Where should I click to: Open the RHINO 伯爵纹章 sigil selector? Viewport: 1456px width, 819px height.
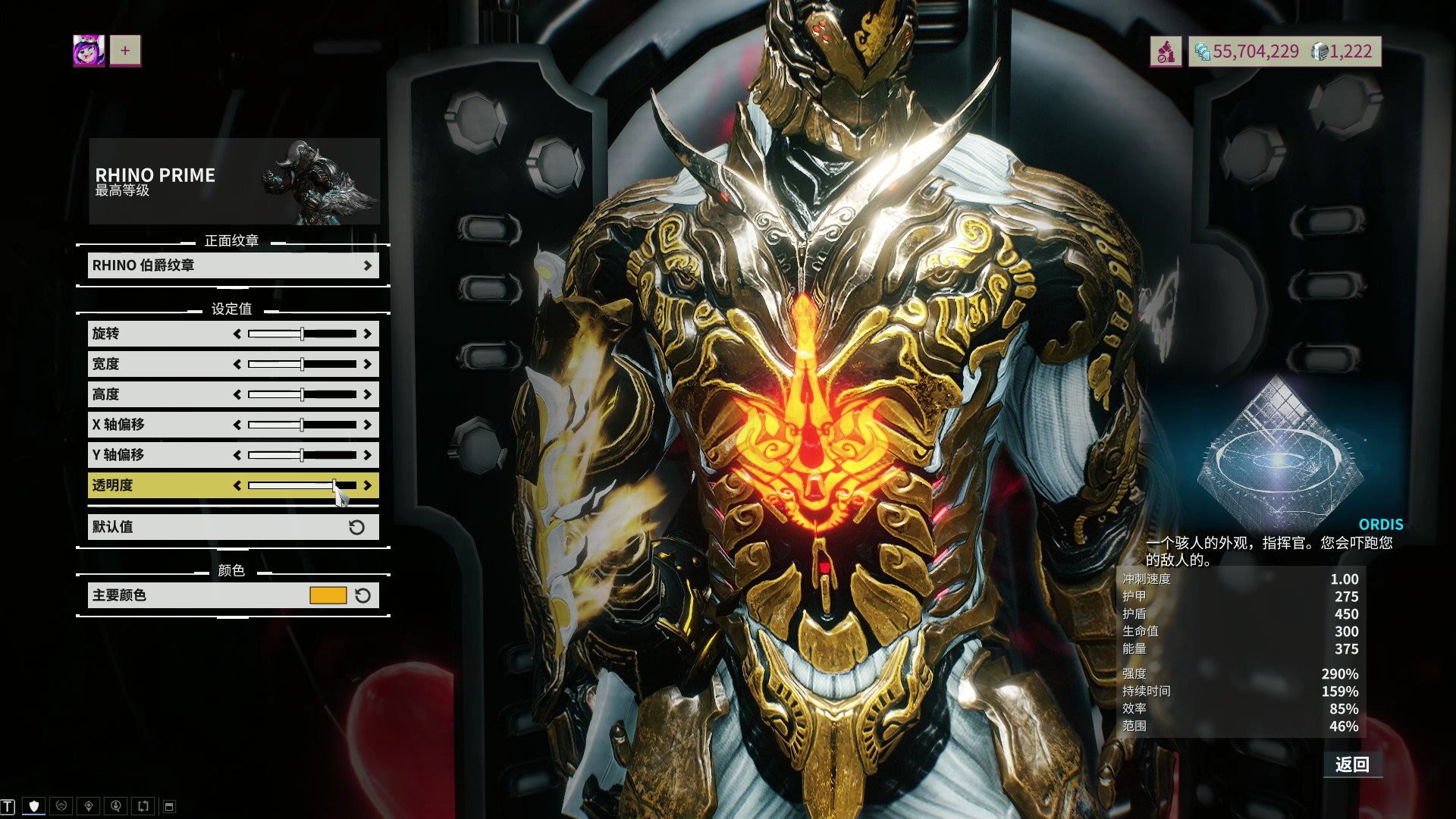tap(233, 265)
